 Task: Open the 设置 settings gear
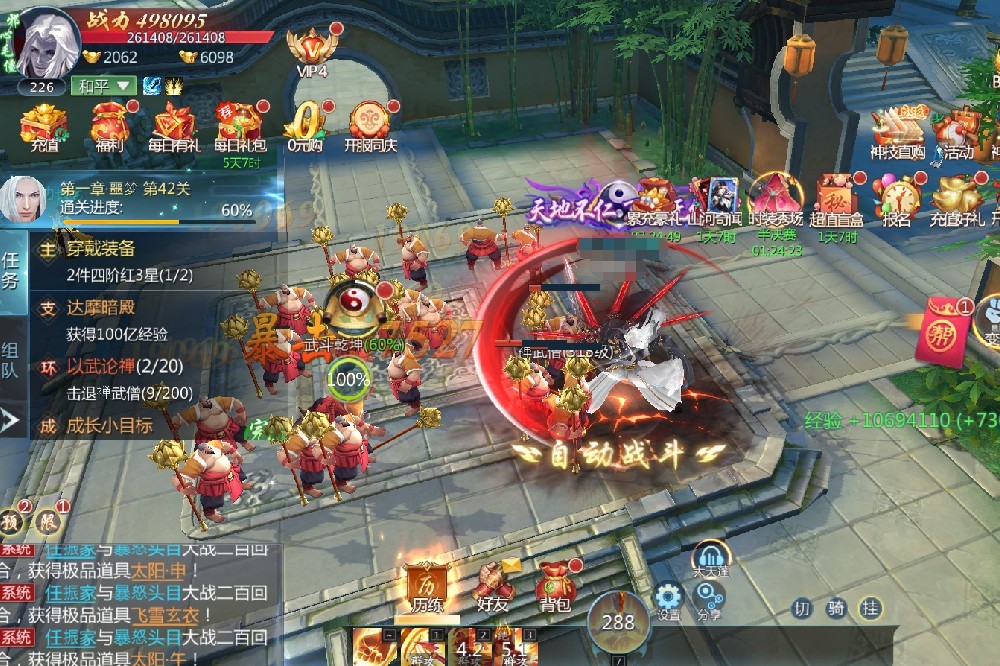[x=668, y=601]
